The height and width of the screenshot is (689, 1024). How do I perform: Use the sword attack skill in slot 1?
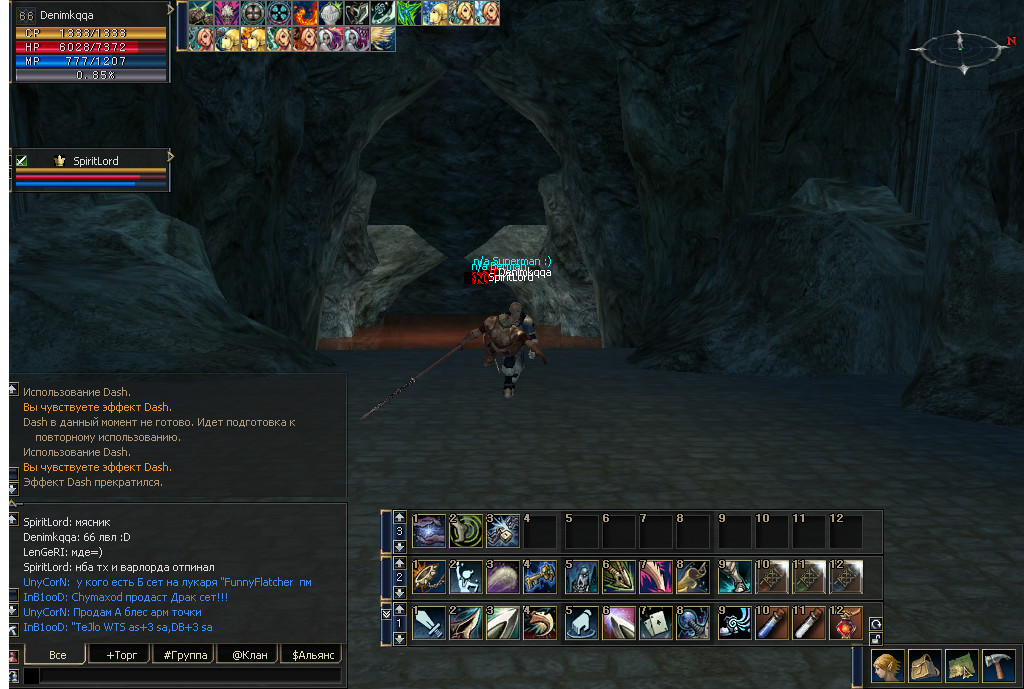(428, 623)
